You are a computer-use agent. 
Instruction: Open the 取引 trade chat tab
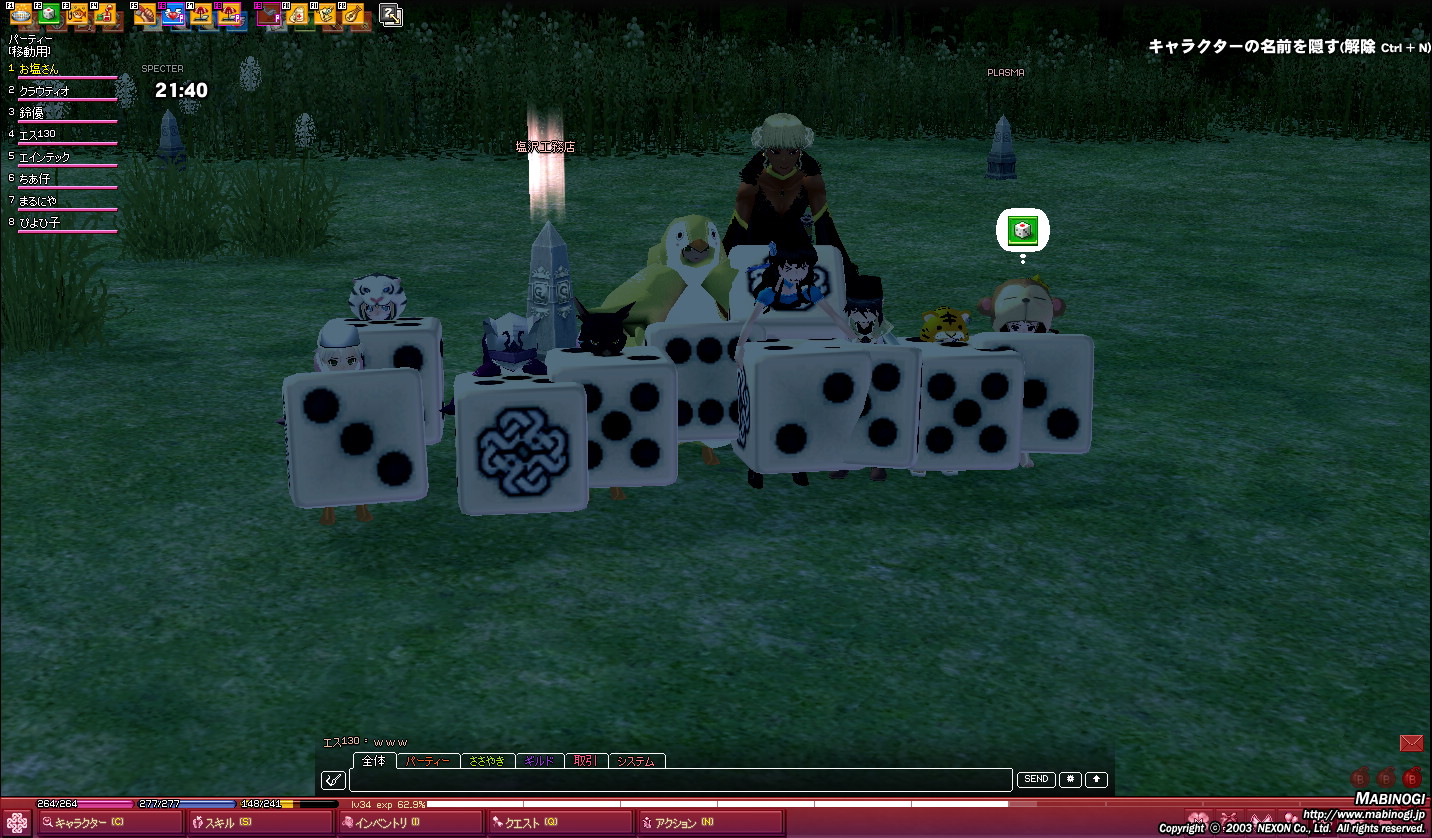pyautogui.click(x=586, y=761)
